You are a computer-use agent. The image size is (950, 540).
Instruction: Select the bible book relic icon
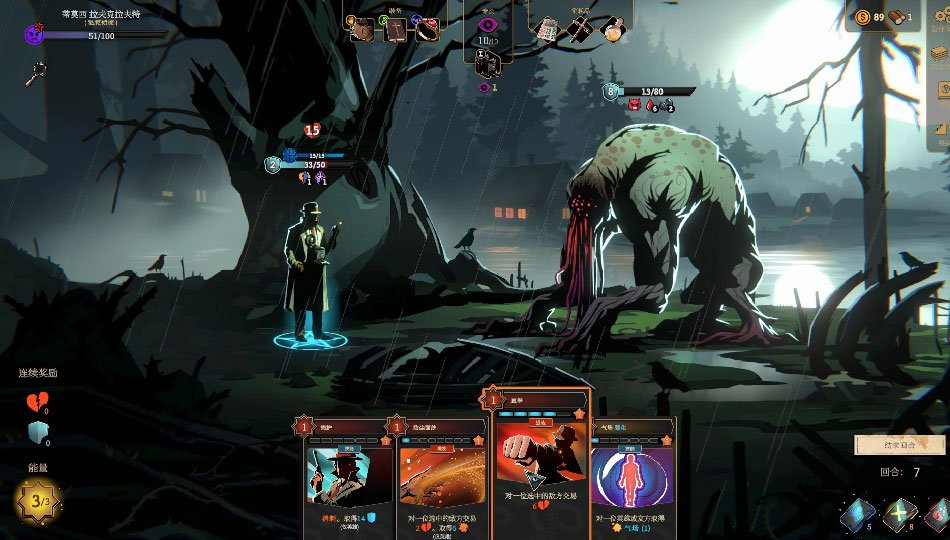click(394, 29)
